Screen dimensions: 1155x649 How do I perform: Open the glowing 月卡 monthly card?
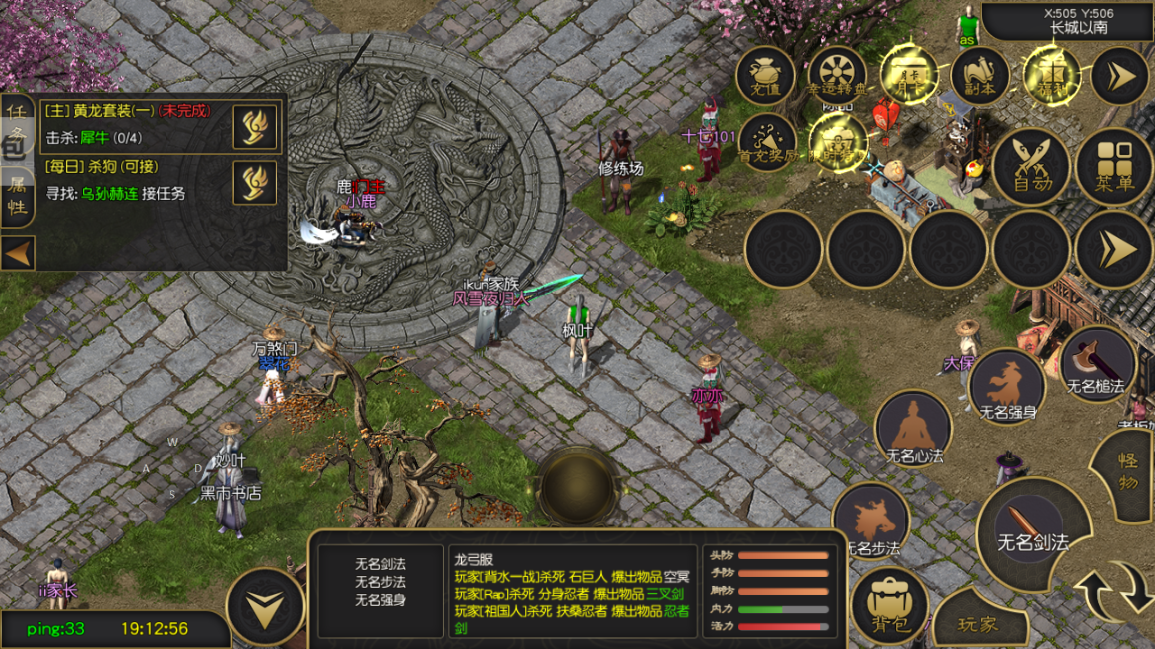(x=909, y=75)
